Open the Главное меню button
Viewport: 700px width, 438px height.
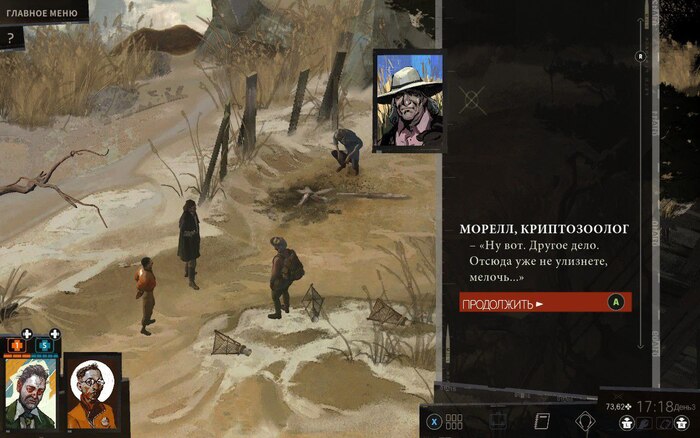[x=42, y=11]
